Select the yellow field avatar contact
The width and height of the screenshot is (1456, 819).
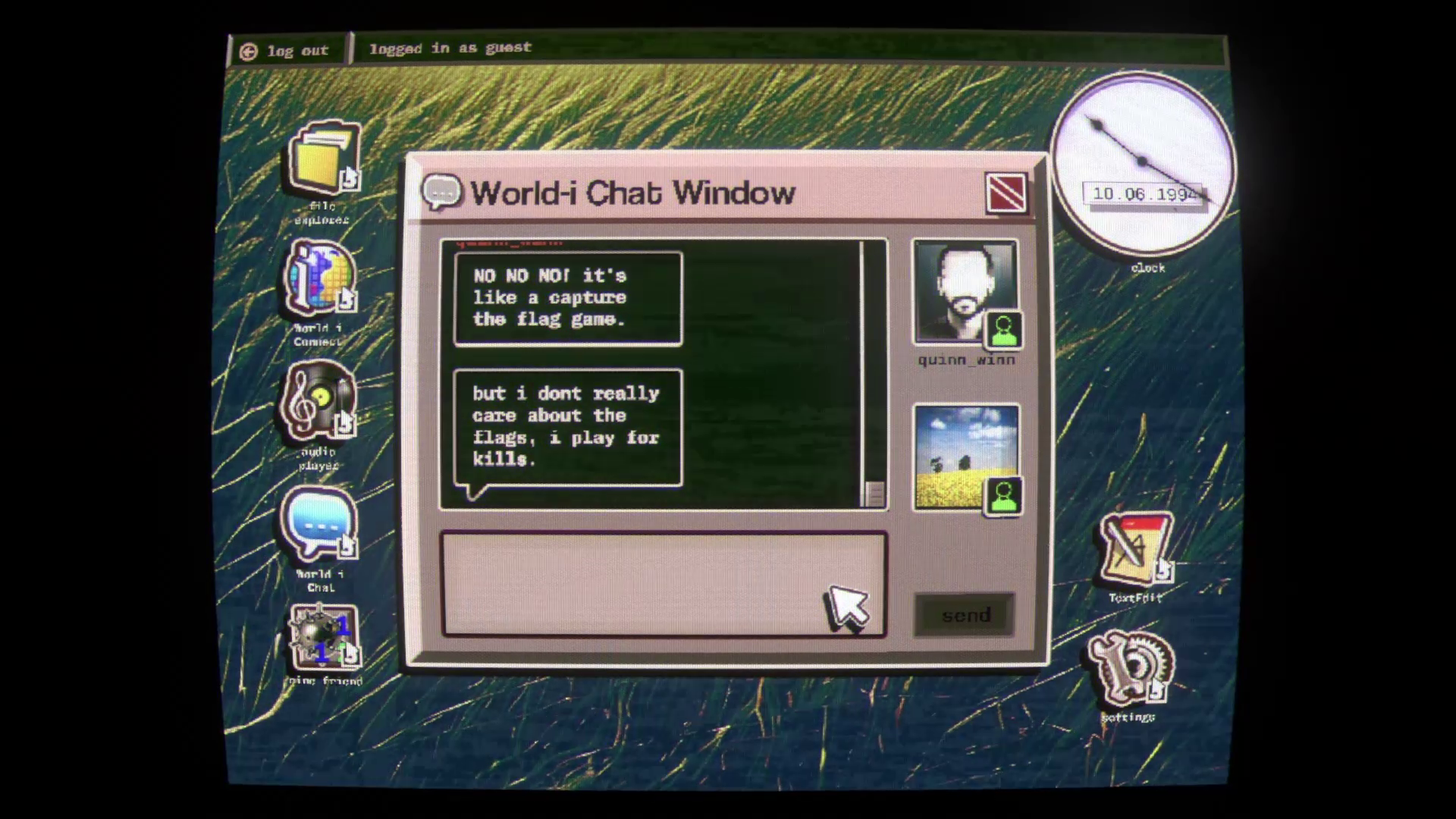[966, 457]
